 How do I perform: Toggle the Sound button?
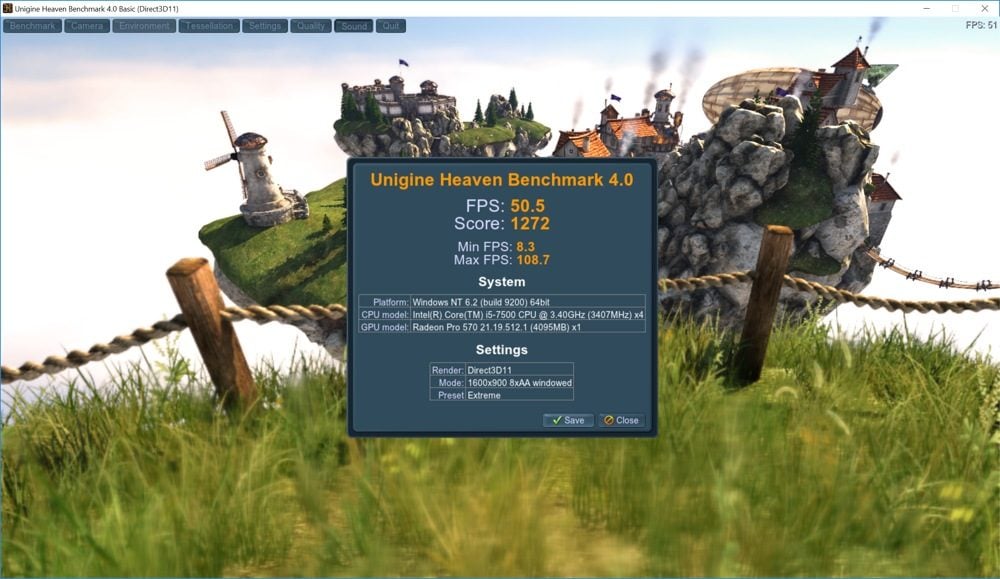354,26
